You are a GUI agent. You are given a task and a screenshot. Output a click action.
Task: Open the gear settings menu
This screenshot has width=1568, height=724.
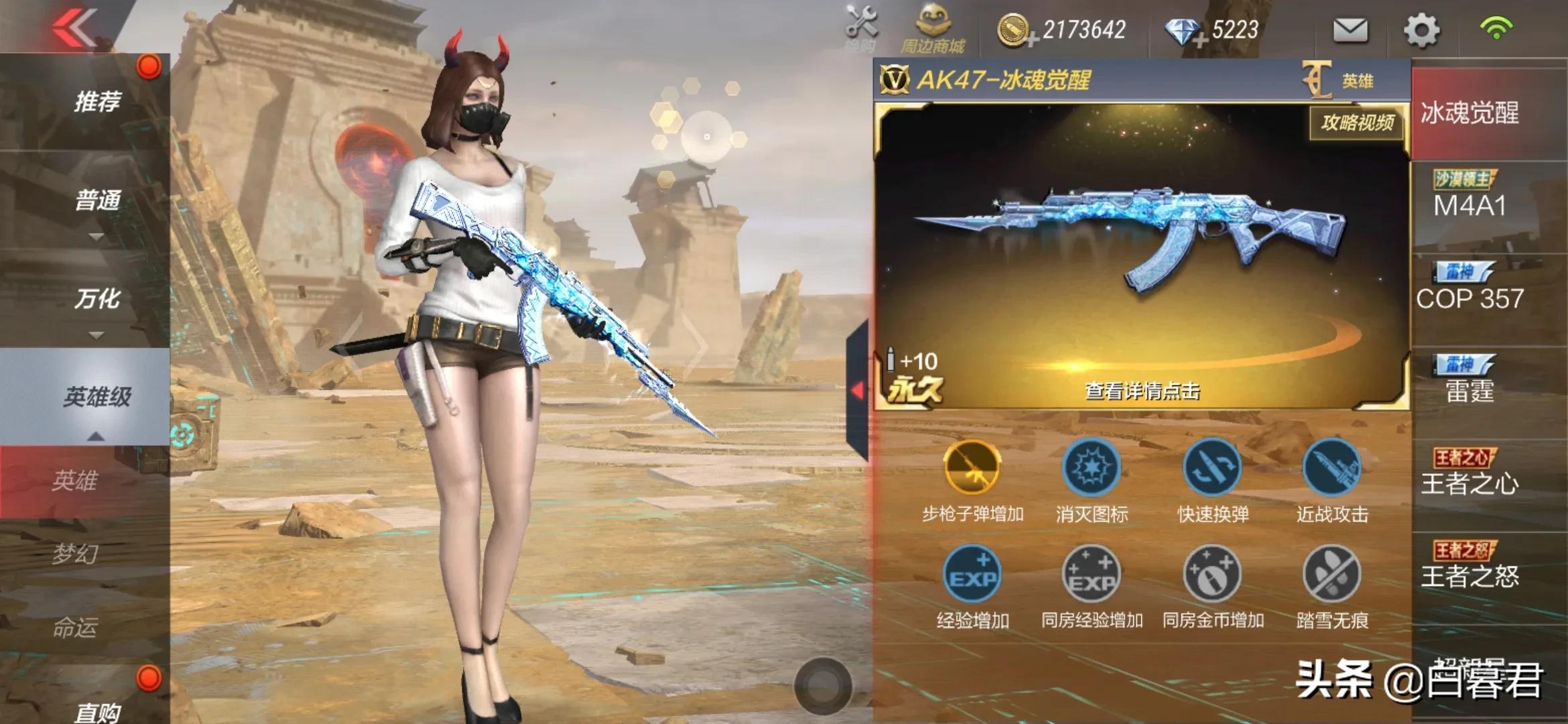pos(1421,30)
